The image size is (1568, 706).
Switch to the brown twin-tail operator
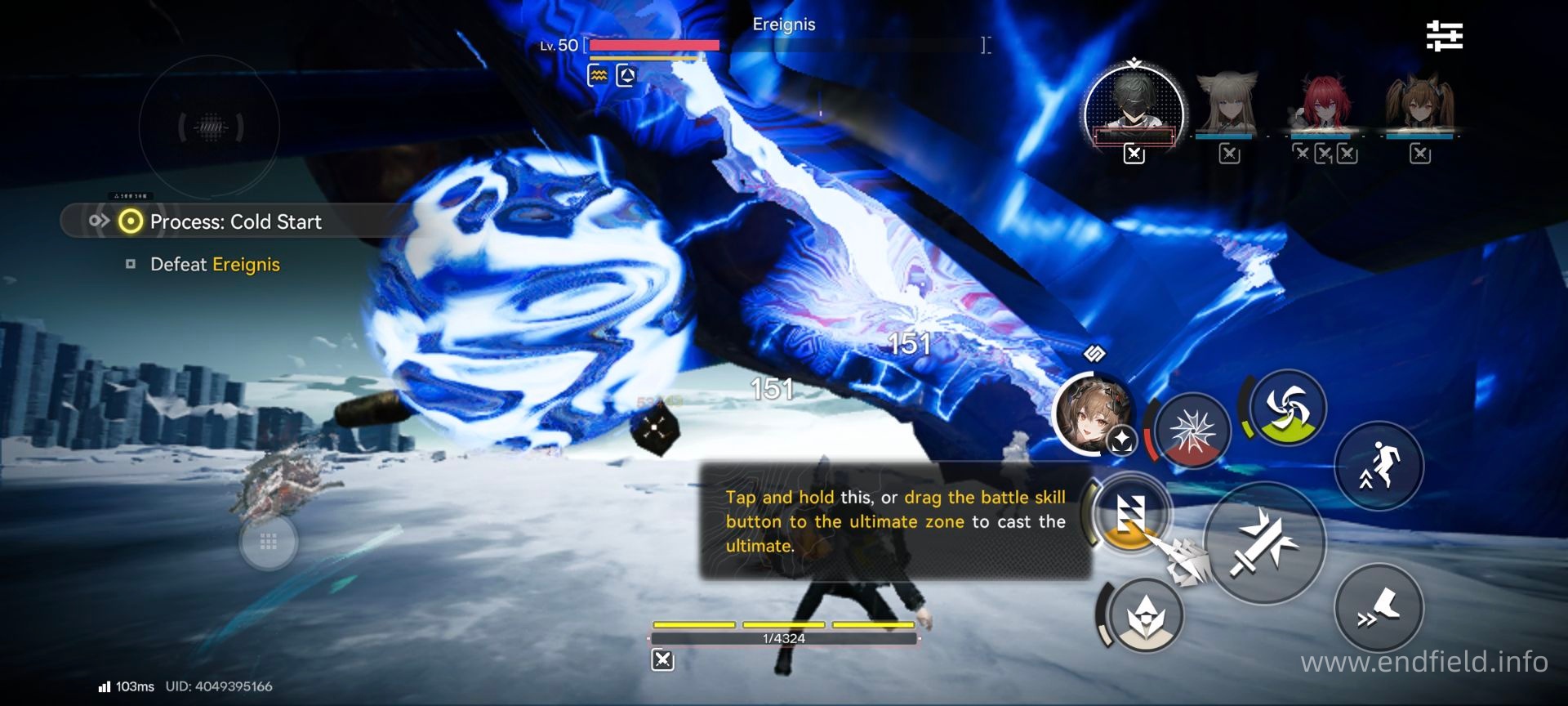(1419, 103)
